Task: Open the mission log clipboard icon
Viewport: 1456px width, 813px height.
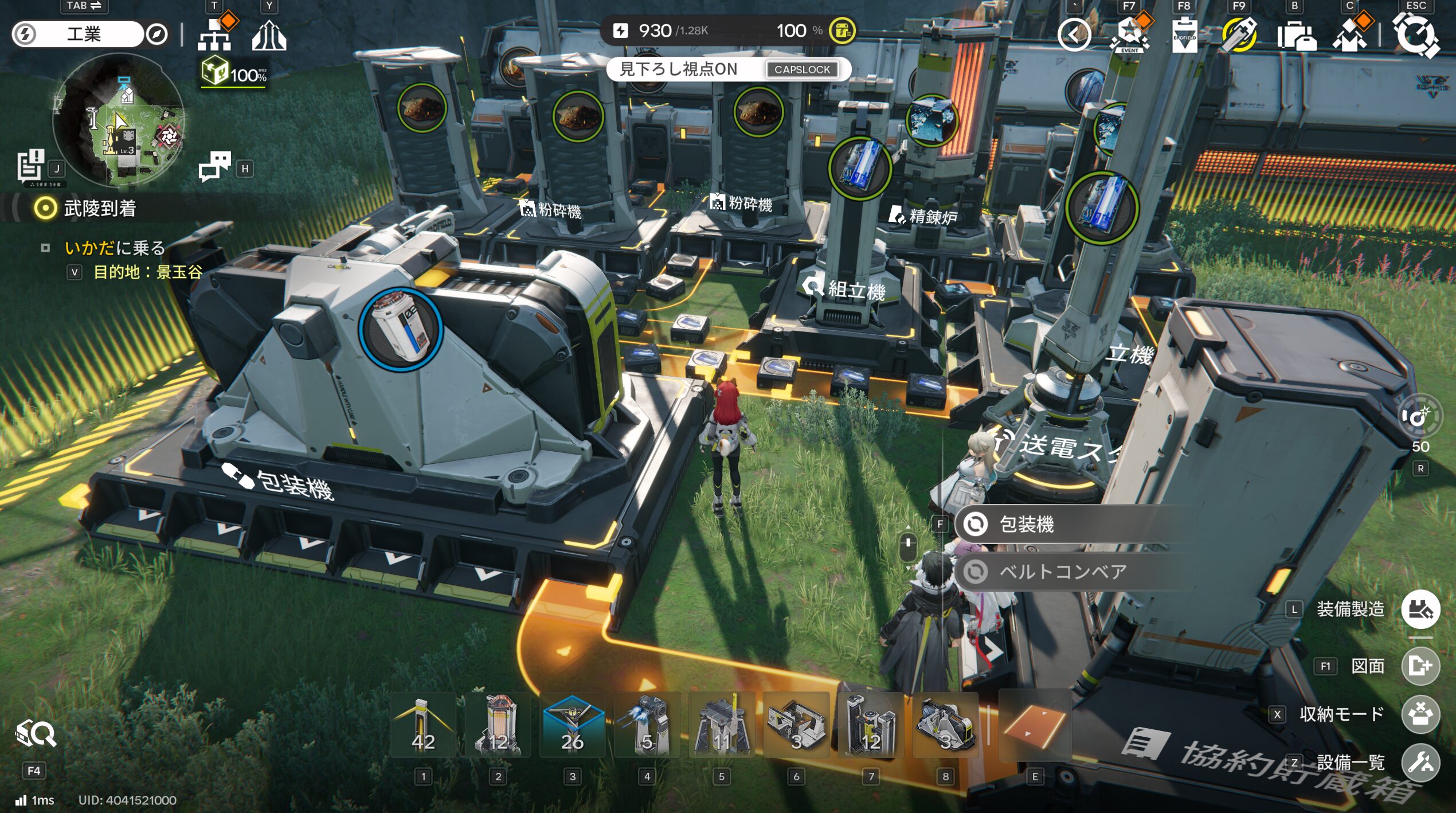Action: point(30,166)
